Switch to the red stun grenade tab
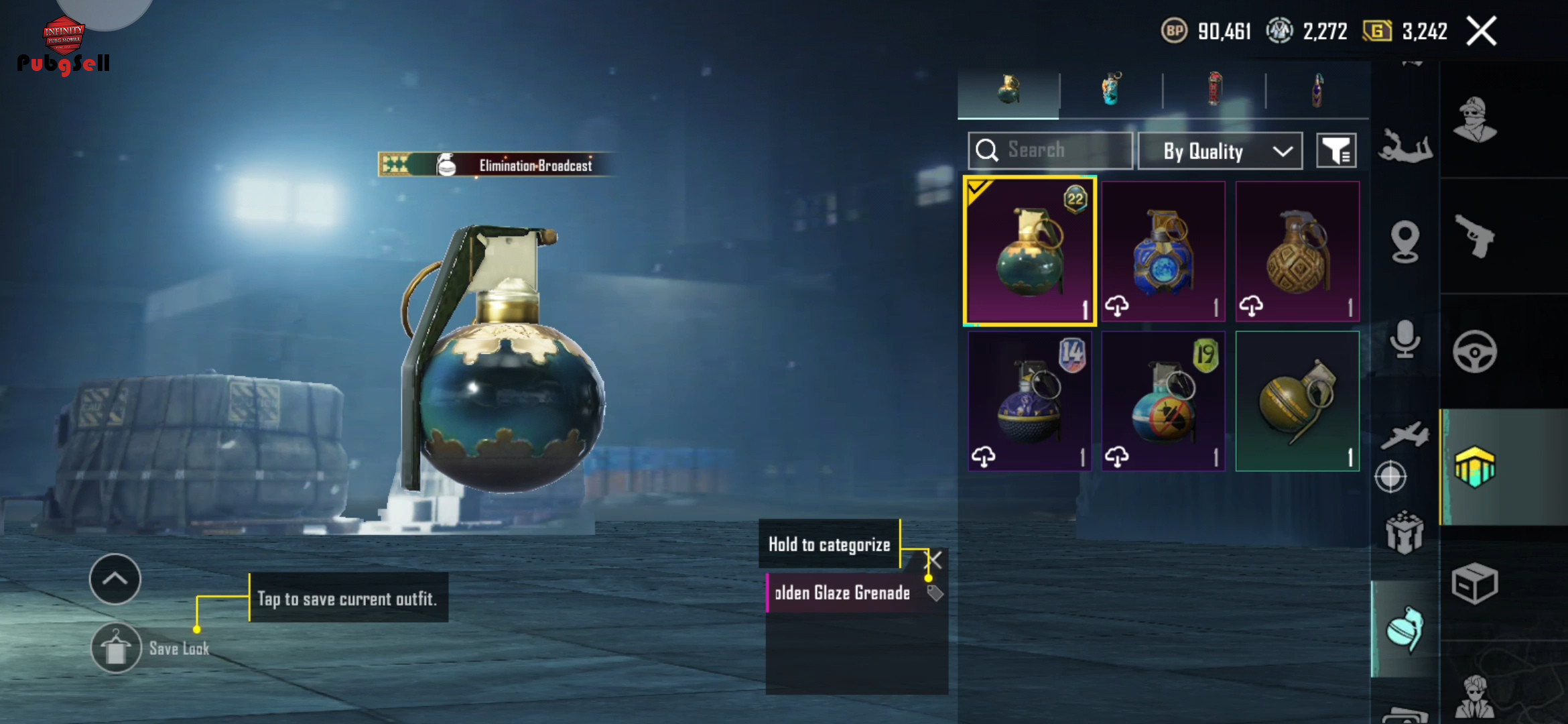The image size is (1568, 724). [1214, 90]
